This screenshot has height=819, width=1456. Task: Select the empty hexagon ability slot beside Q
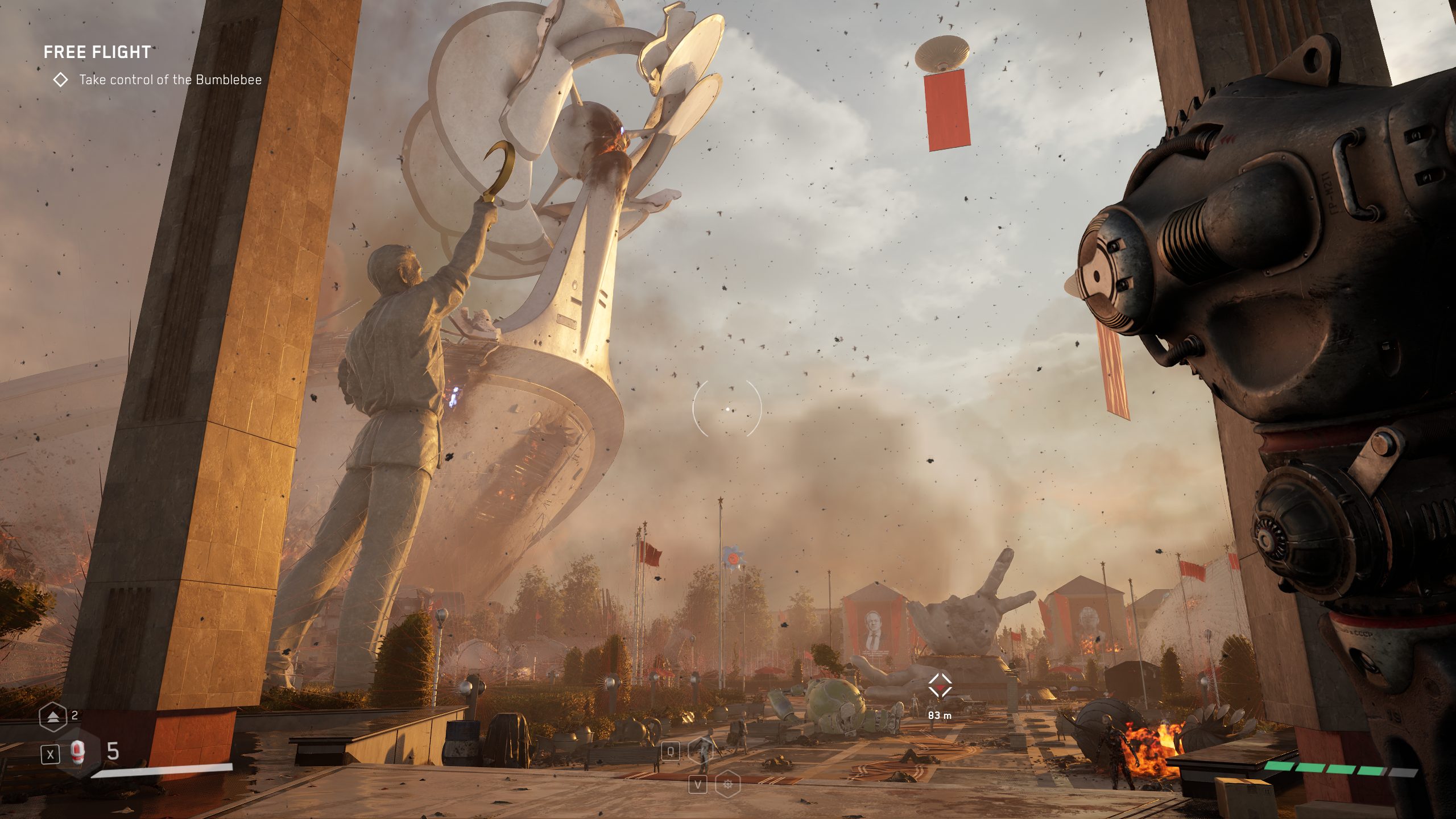[701, 751]
